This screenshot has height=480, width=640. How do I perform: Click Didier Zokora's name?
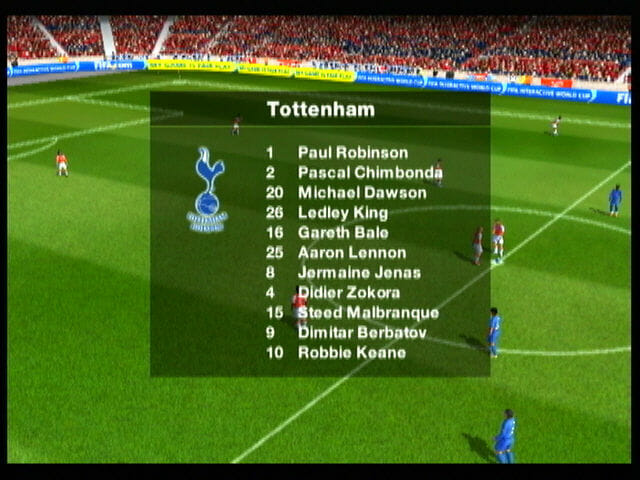click(348, 293)
